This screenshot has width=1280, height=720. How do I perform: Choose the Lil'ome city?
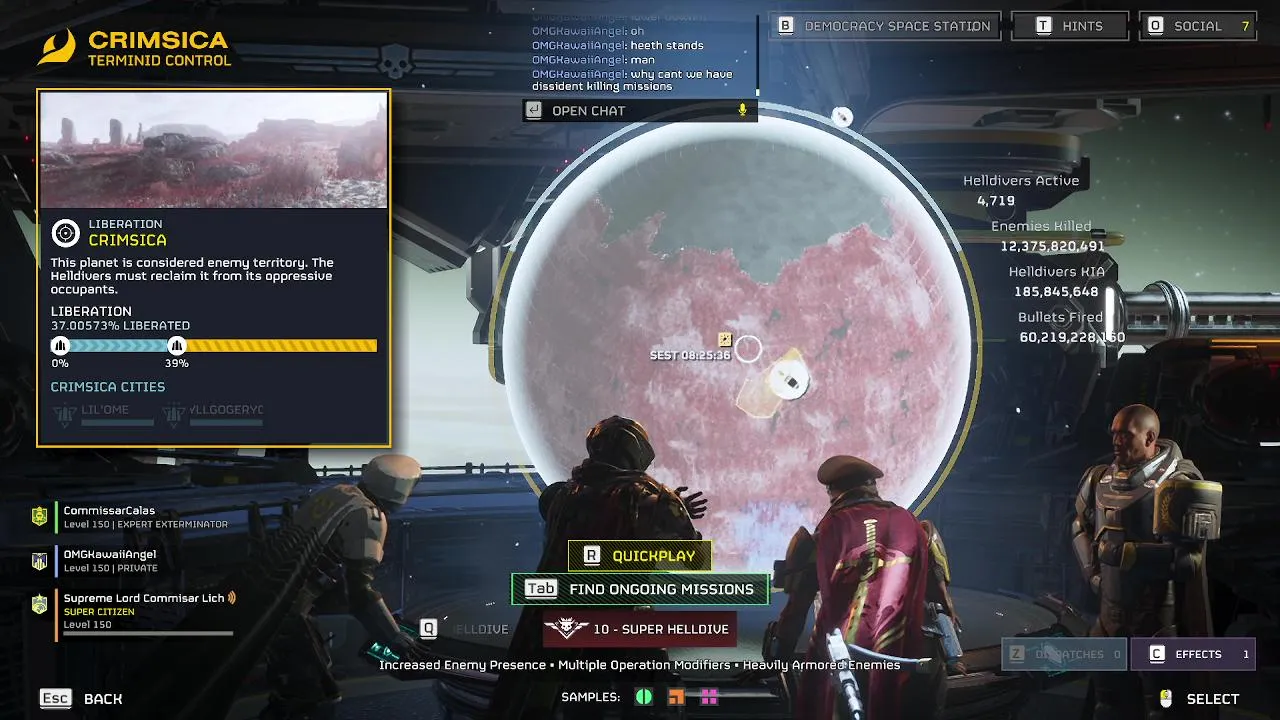click(104, 413)
